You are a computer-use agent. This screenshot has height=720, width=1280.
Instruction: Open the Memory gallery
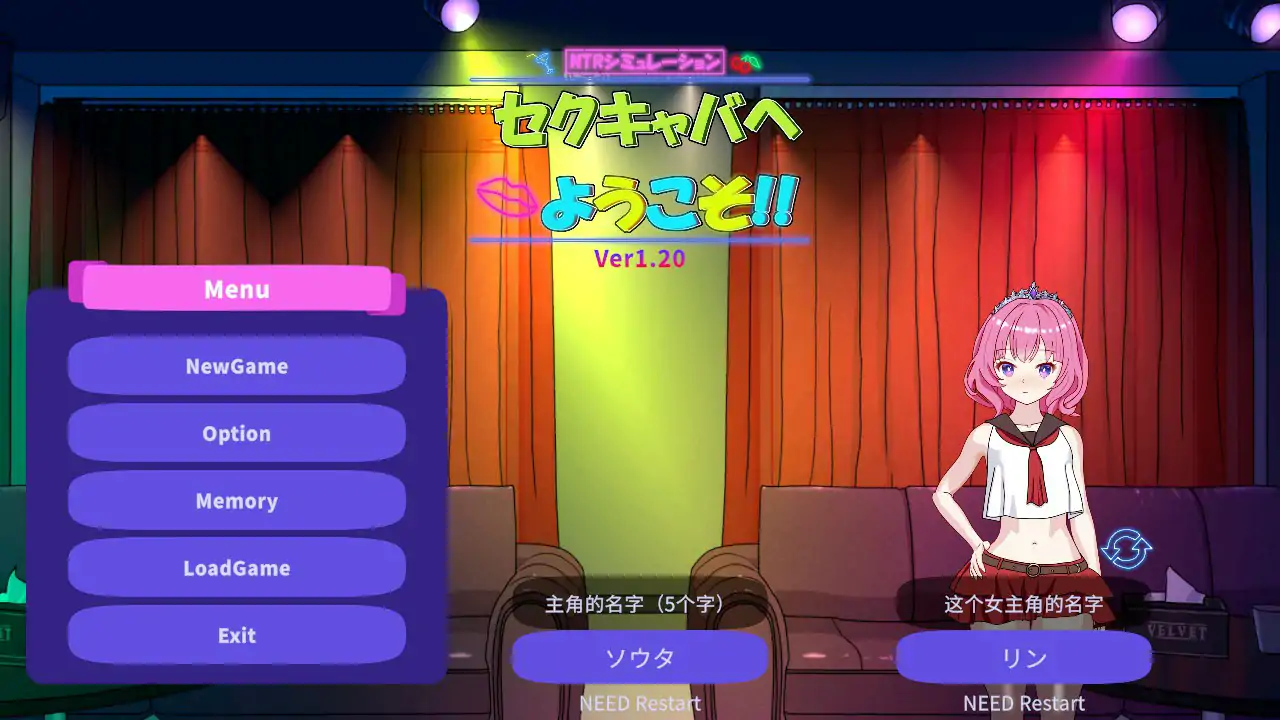click(236, 501)
